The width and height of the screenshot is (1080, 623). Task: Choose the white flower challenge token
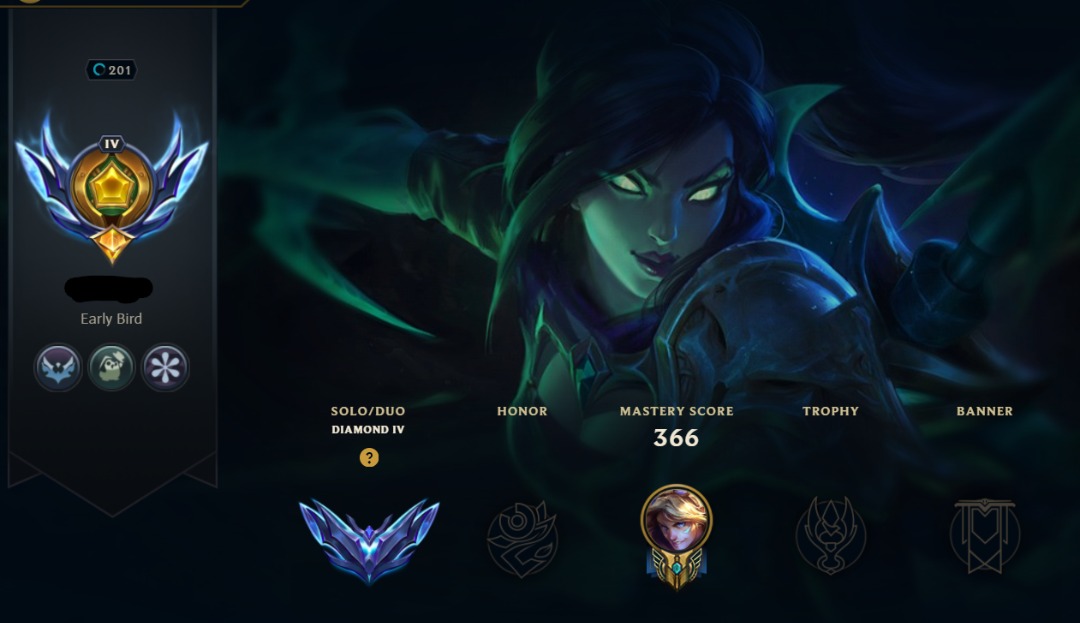[x=166, y=368]
